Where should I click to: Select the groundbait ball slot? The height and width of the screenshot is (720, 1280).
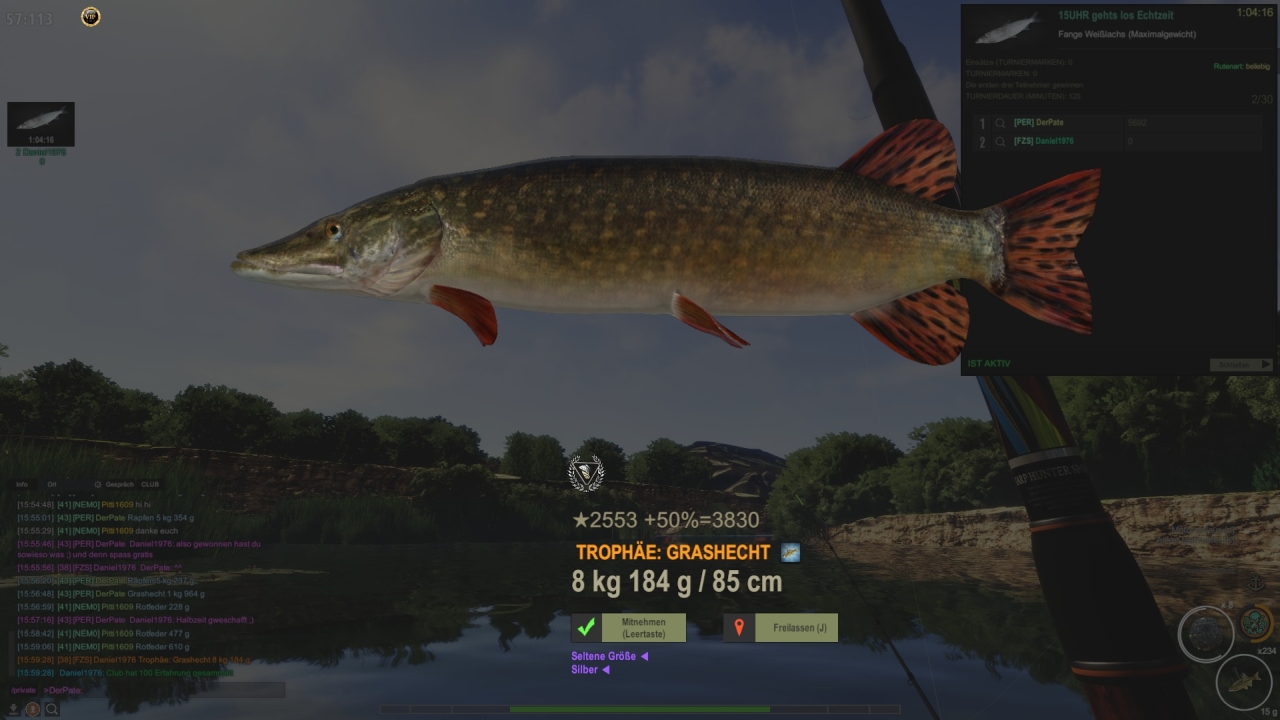(x=1205, y=634)
